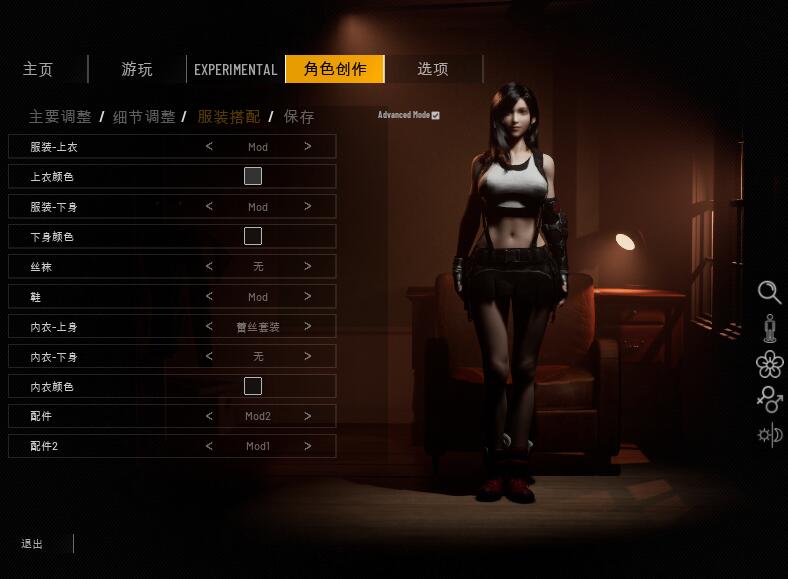The height and width of the screenshot is (579, 788).
Task: Switch to the 细节调整 section
Action: click(x=143, y=117)
